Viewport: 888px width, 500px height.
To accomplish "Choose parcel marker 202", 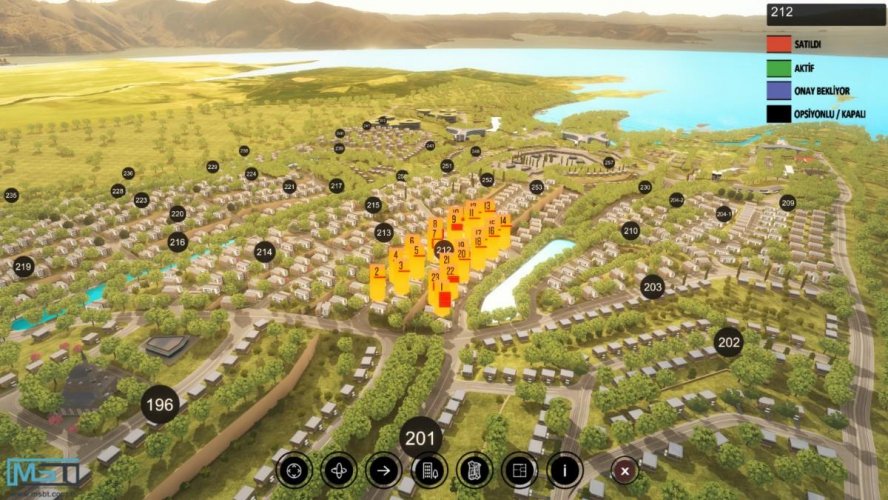I will 729,342.
